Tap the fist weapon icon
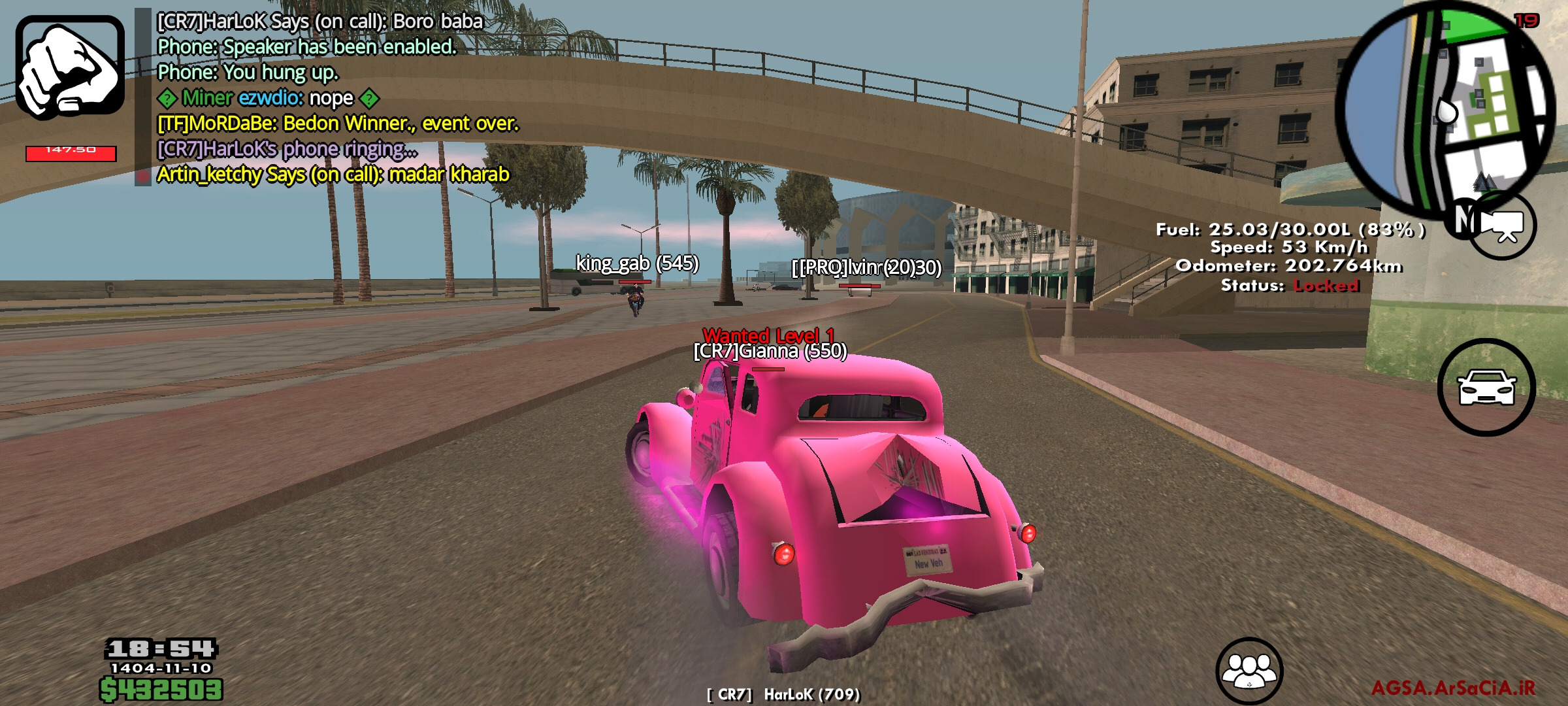The image size is (1568, 706). point(70,67)
